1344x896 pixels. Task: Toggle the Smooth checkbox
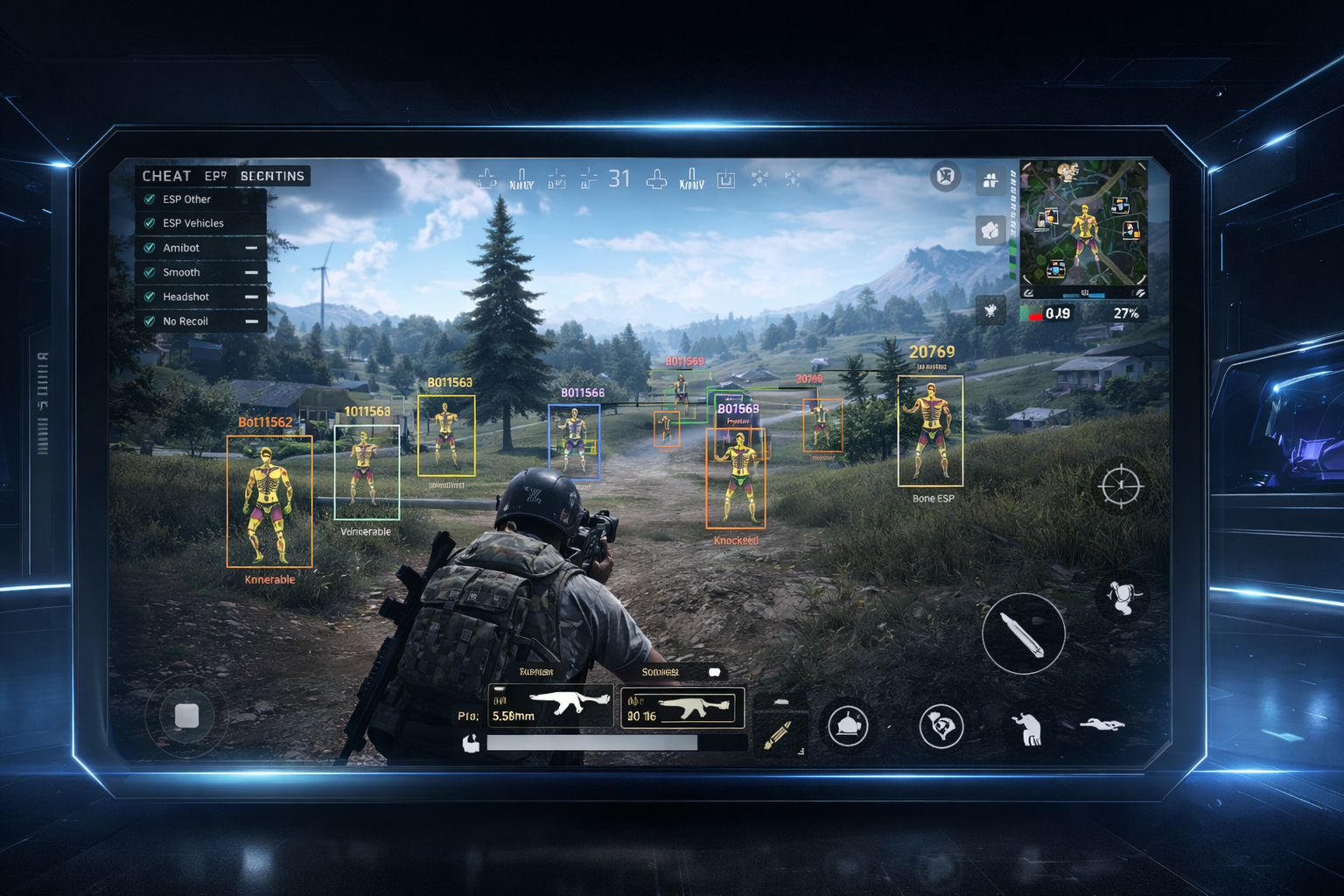pos(150,273)
